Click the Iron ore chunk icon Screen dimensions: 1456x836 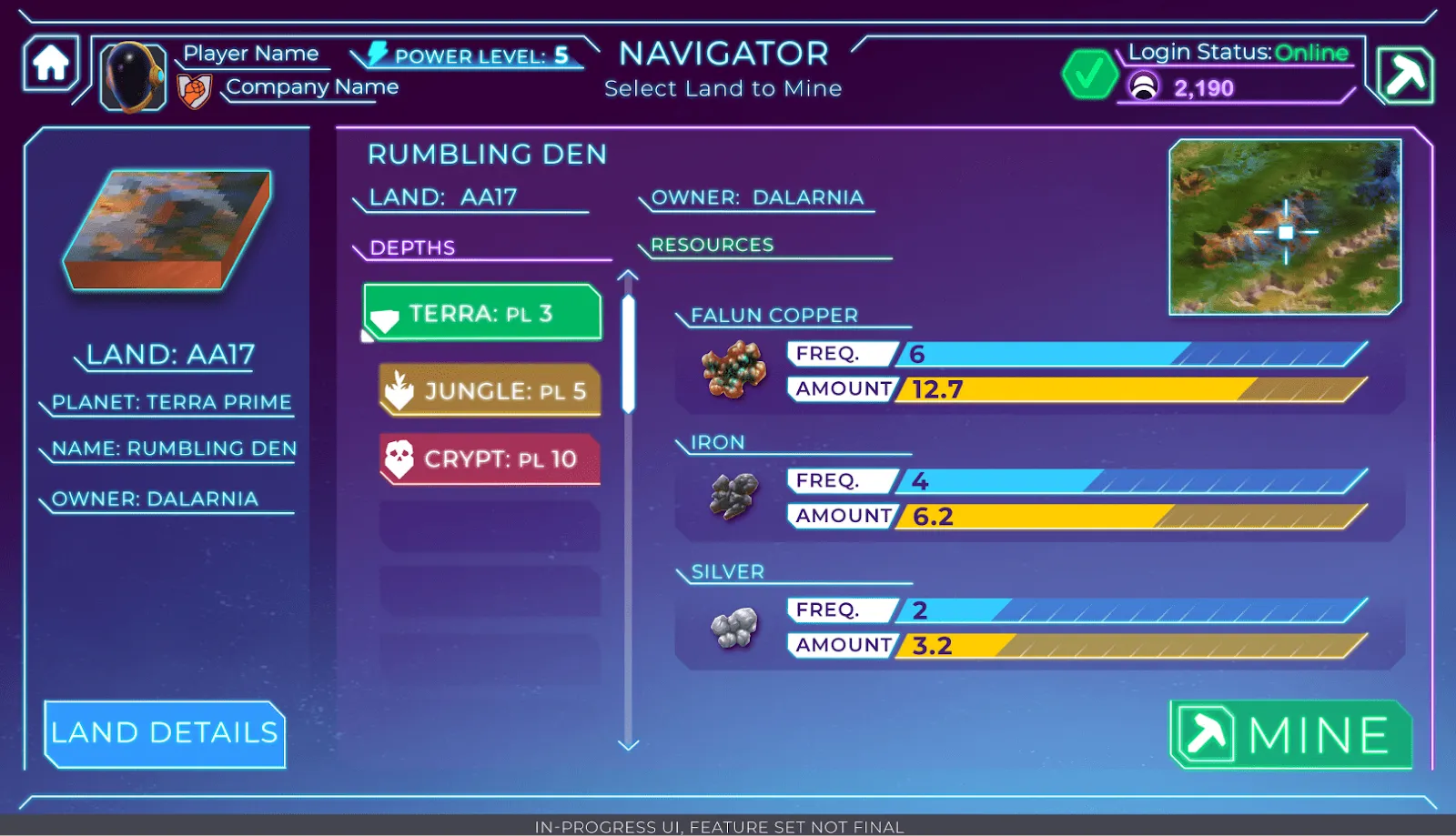733,497
